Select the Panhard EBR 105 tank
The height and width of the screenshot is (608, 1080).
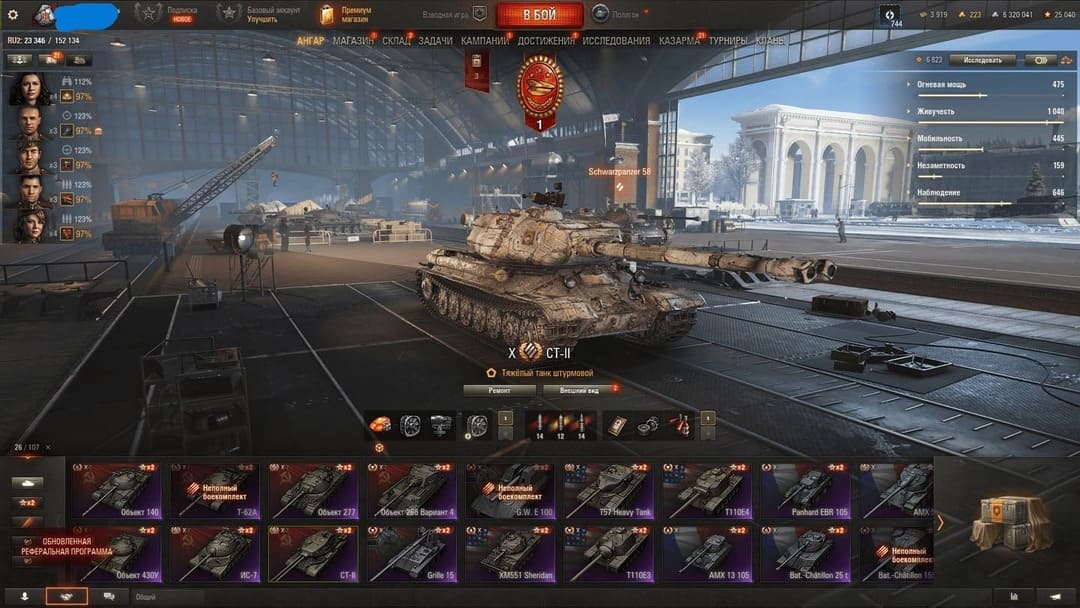(x=803, y=490)
